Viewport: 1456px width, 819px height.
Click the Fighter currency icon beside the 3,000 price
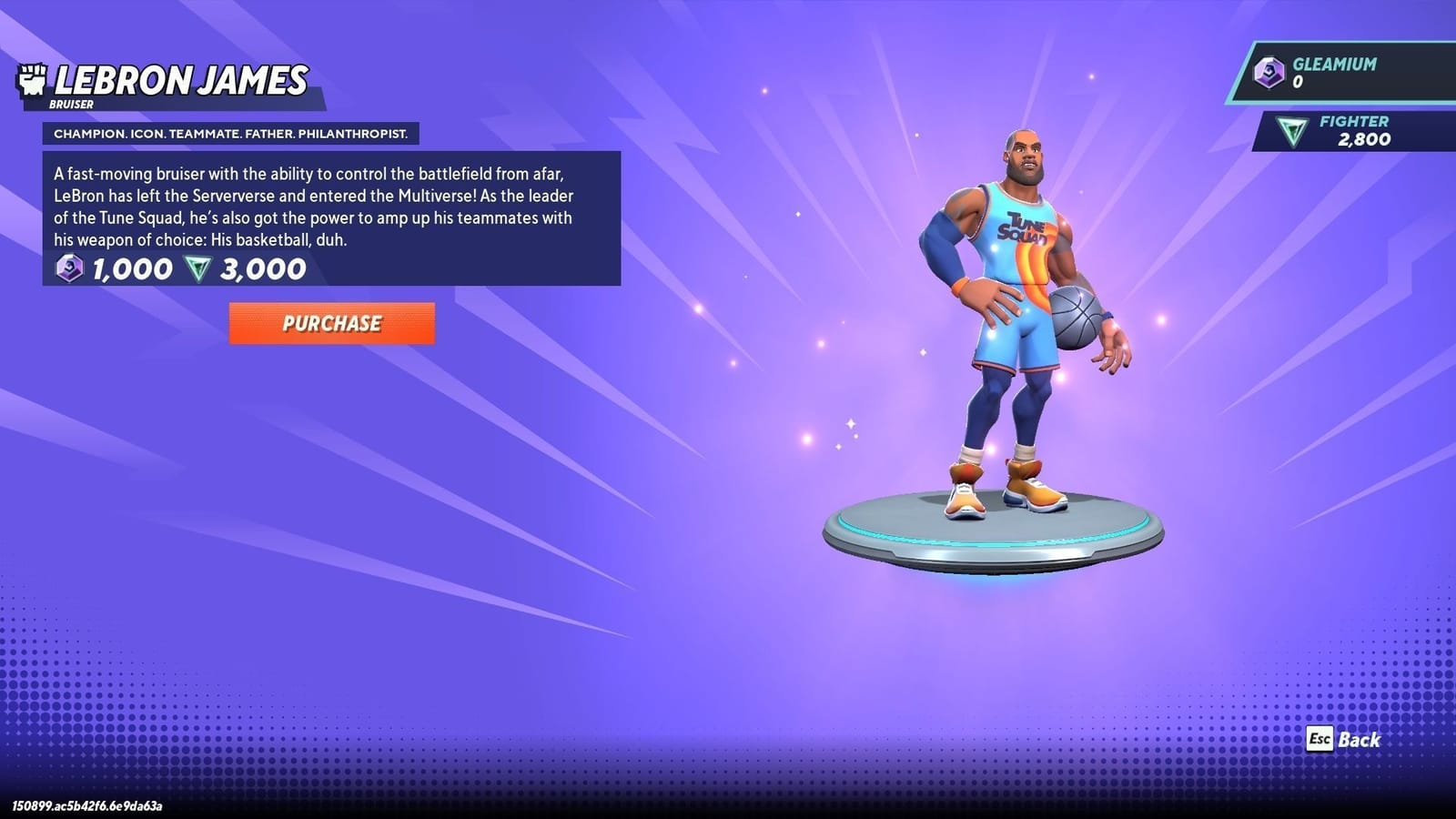point(199,268)
